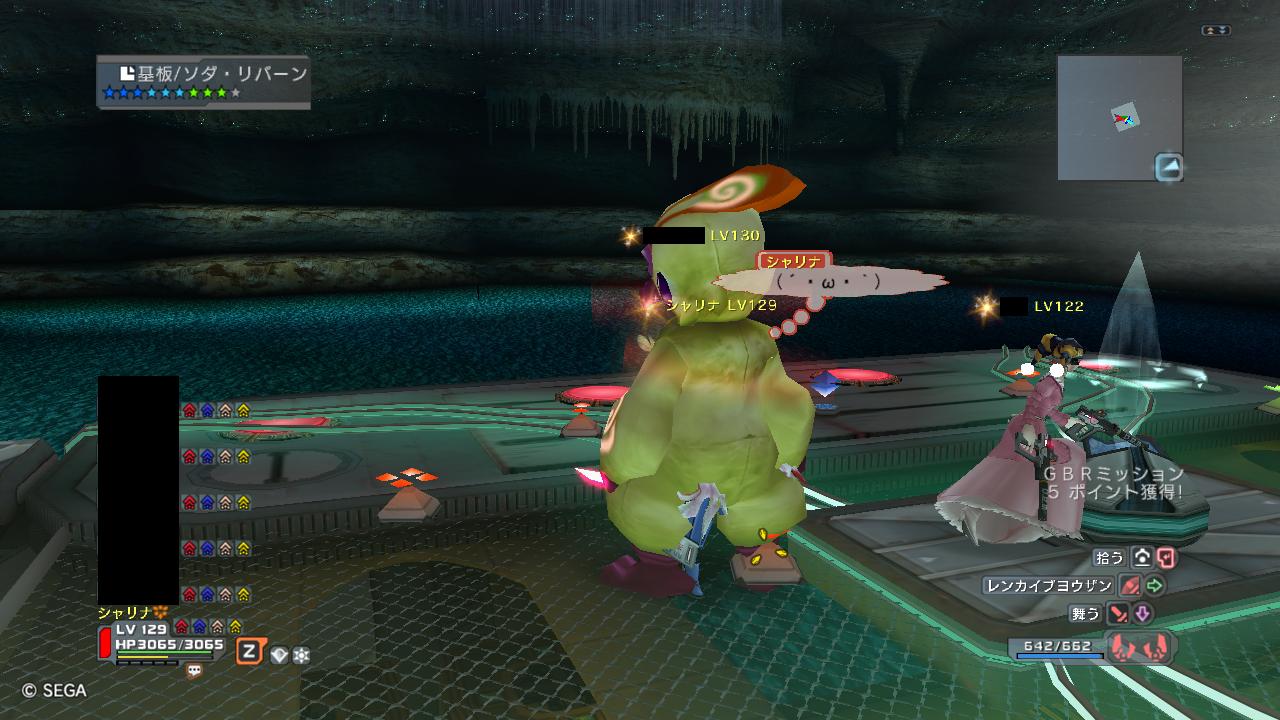Click the snowflake status icon

301,655
